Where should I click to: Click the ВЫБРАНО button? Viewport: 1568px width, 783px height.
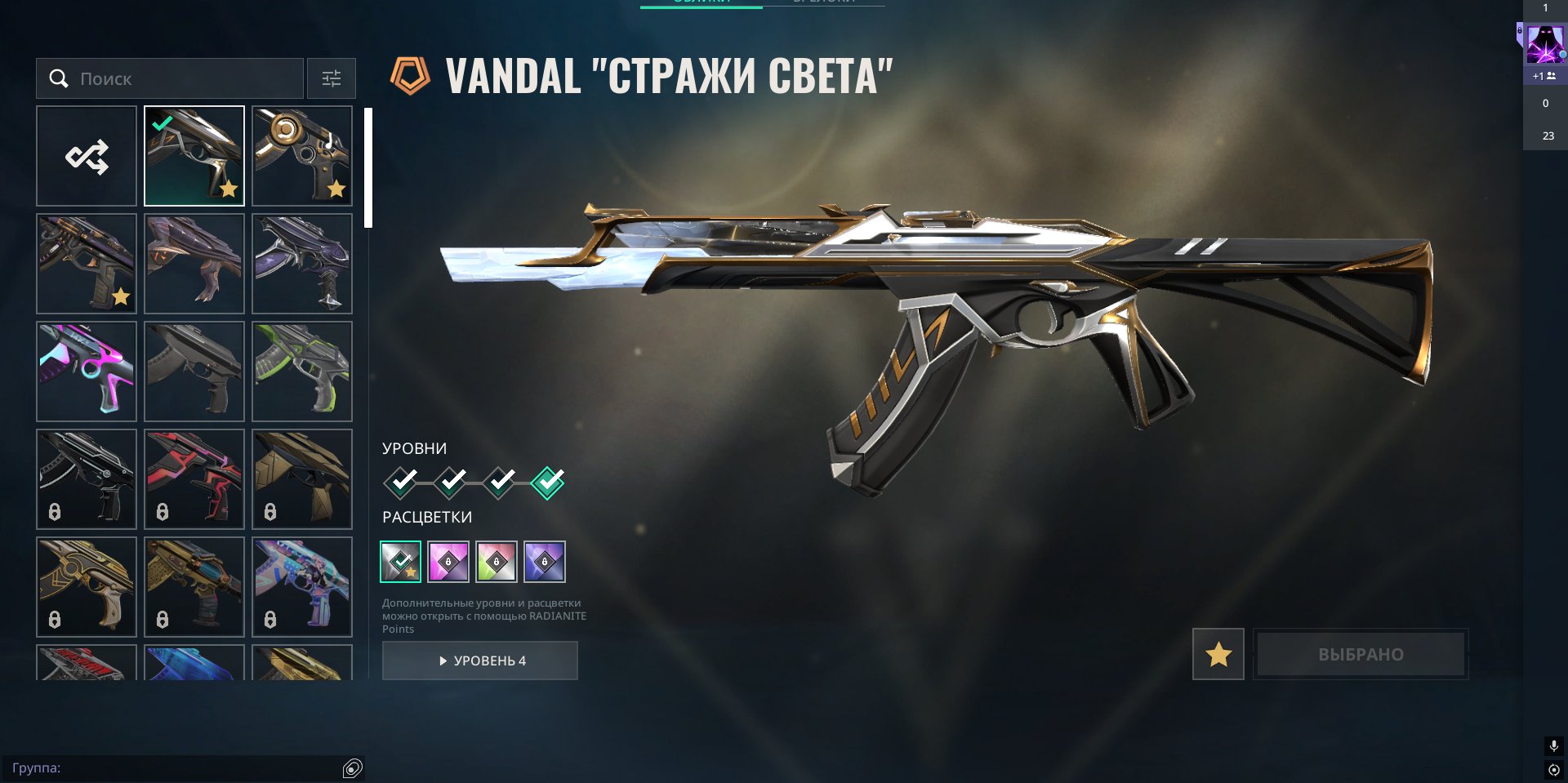[1360, 654]
